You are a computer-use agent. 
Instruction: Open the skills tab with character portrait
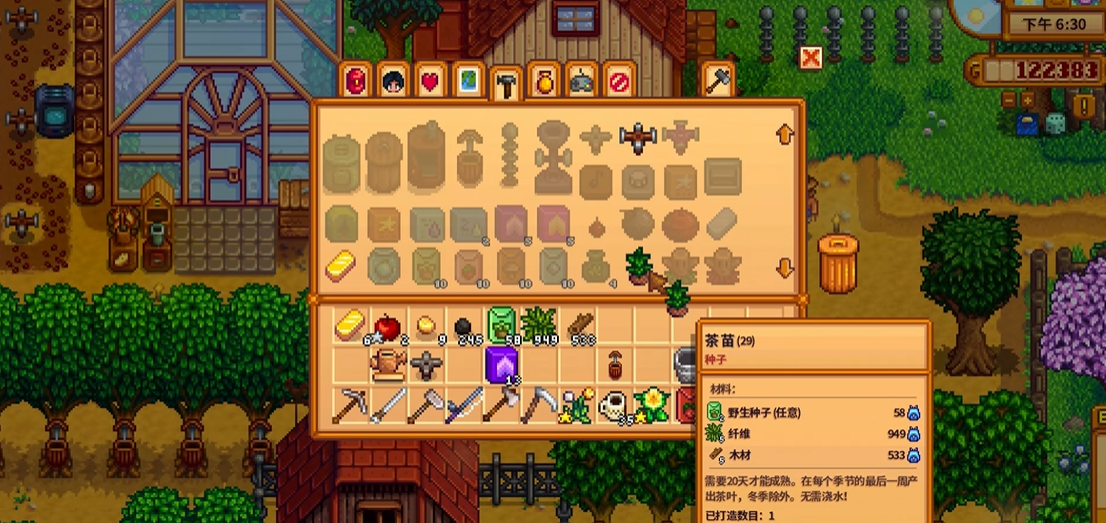click(x=393, y=81)
